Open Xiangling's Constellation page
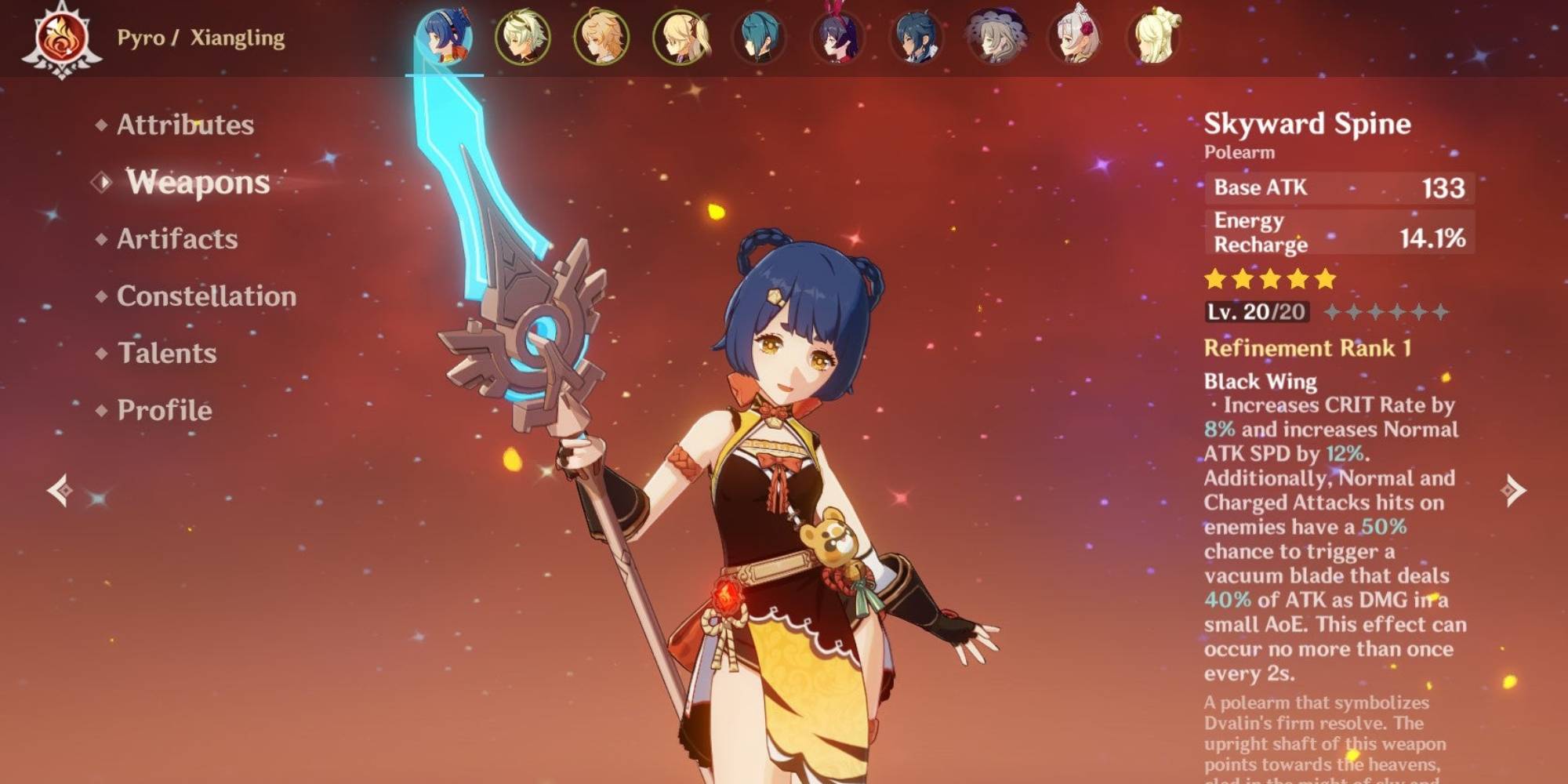This screenshot has width=1568, height=784. point(206,296)
